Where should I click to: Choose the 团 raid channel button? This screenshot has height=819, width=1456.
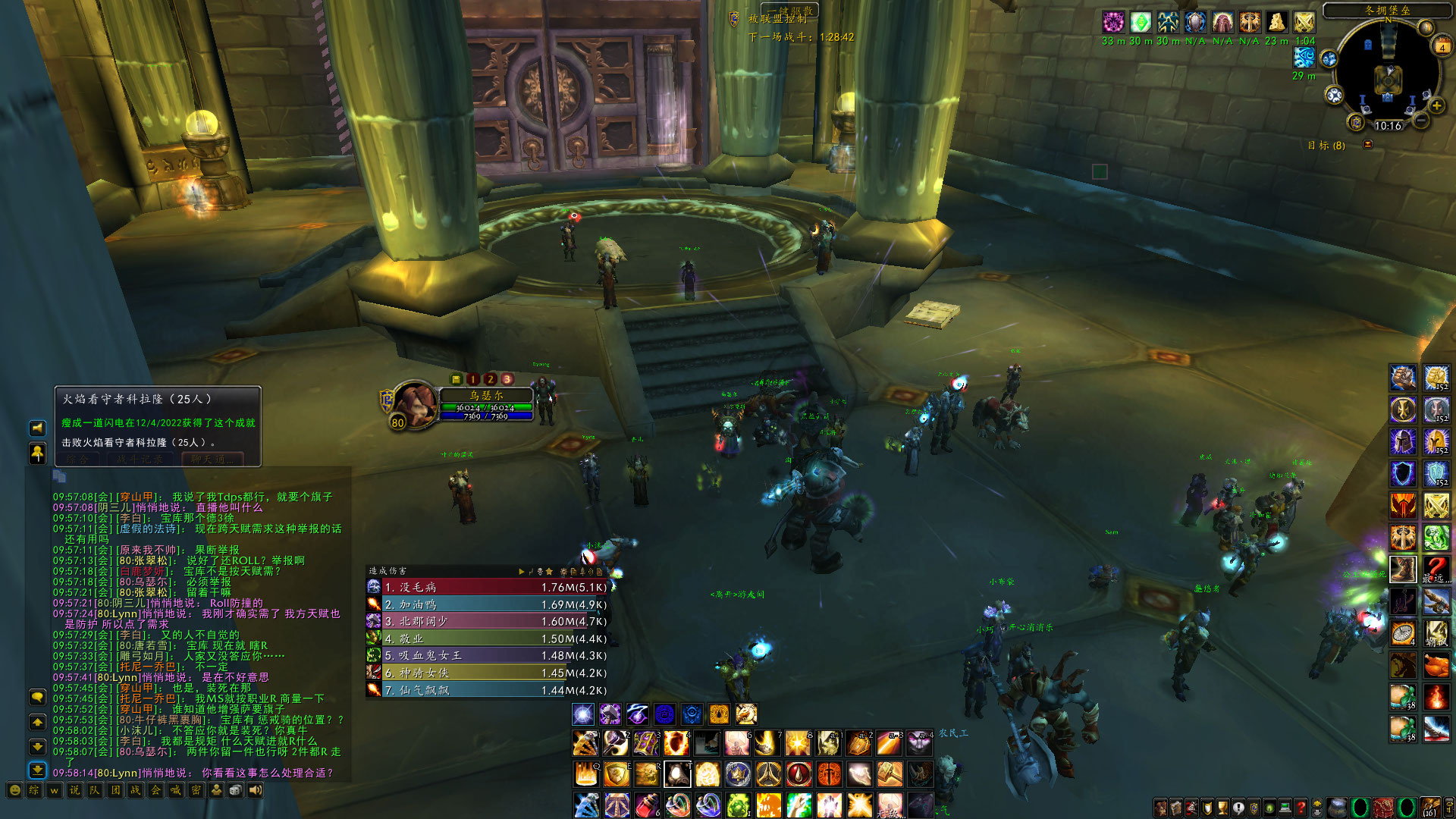115,790
